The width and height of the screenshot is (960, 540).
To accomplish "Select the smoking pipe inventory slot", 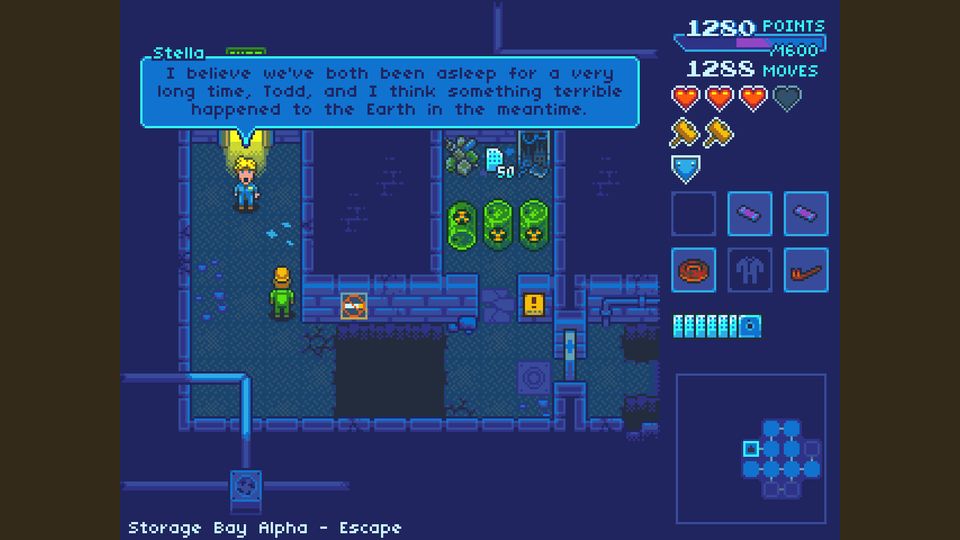I will pyautogui.click(x=806, y=270).
